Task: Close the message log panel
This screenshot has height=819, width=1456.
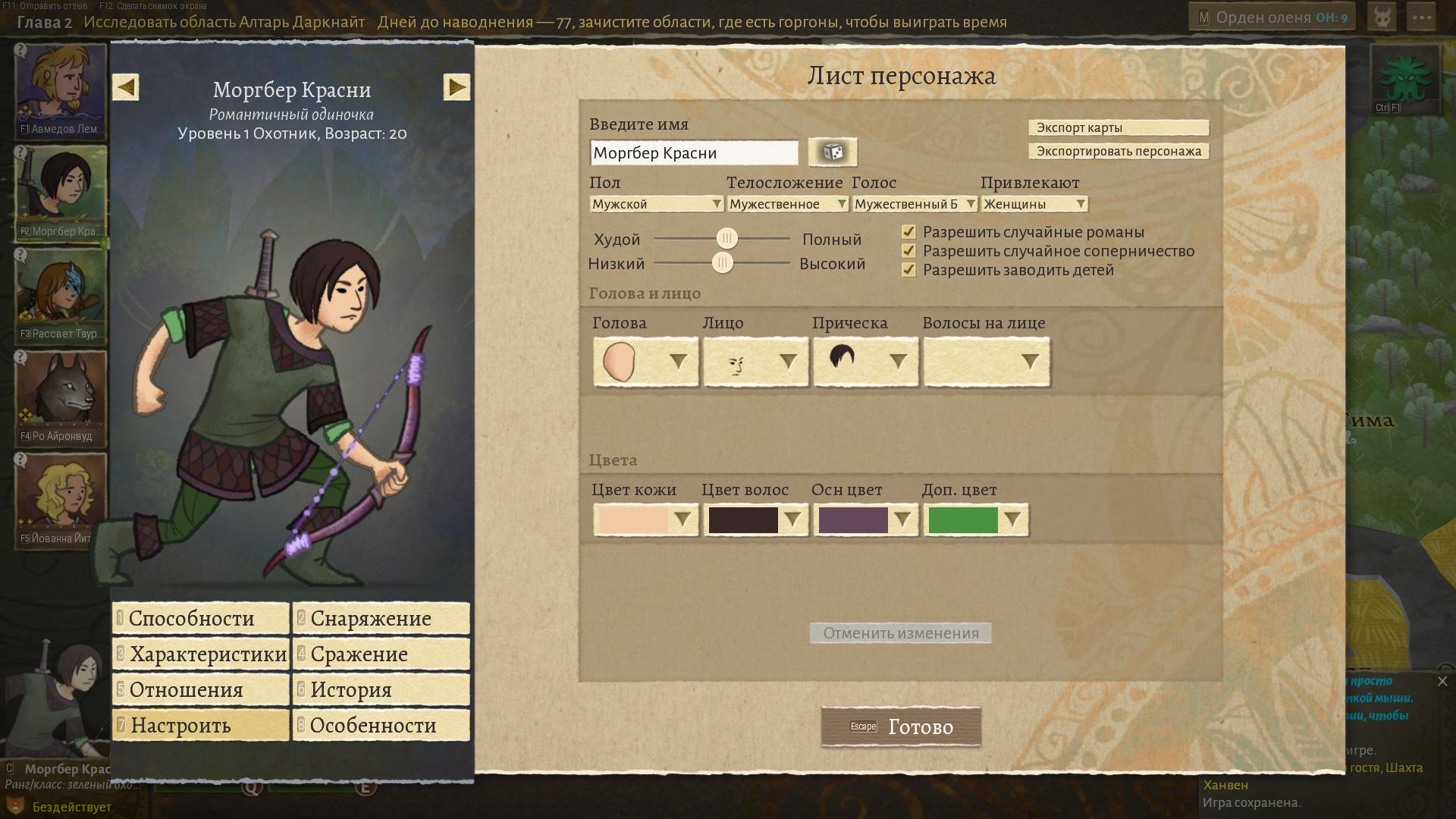Action: 1442,681
